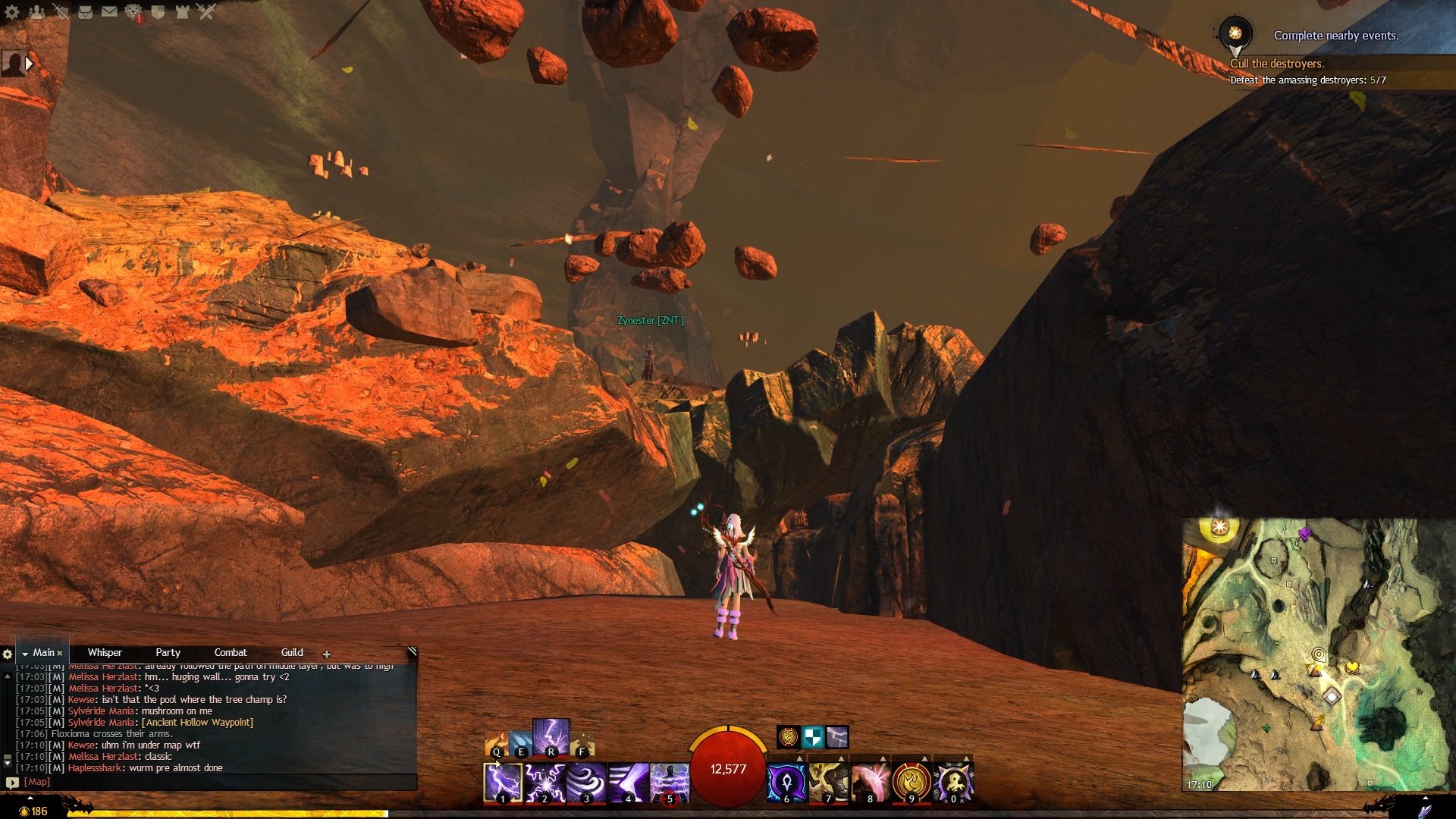Screen dimensions: 1456x819
Task: Expand the party portrait arrow
Action: tap(29, 64)
